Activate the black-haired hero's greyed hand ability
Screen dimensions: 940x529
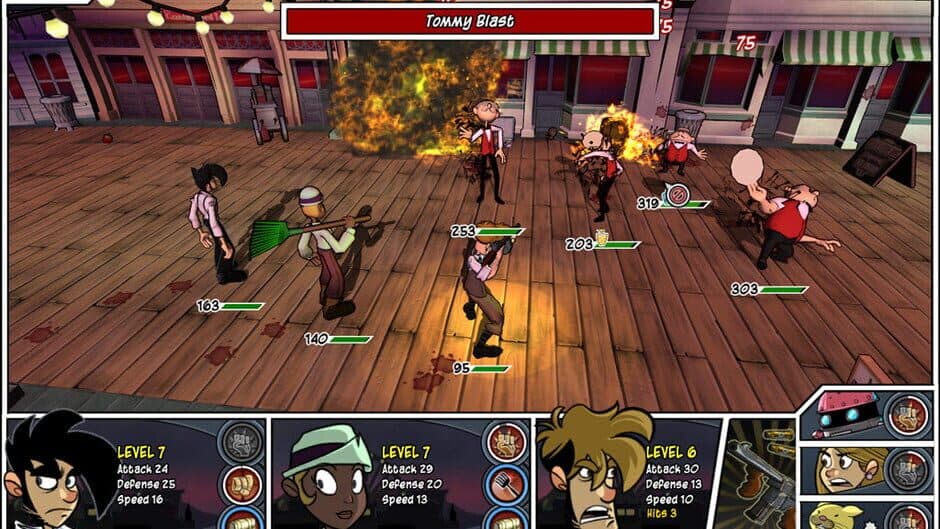(239, 441)
